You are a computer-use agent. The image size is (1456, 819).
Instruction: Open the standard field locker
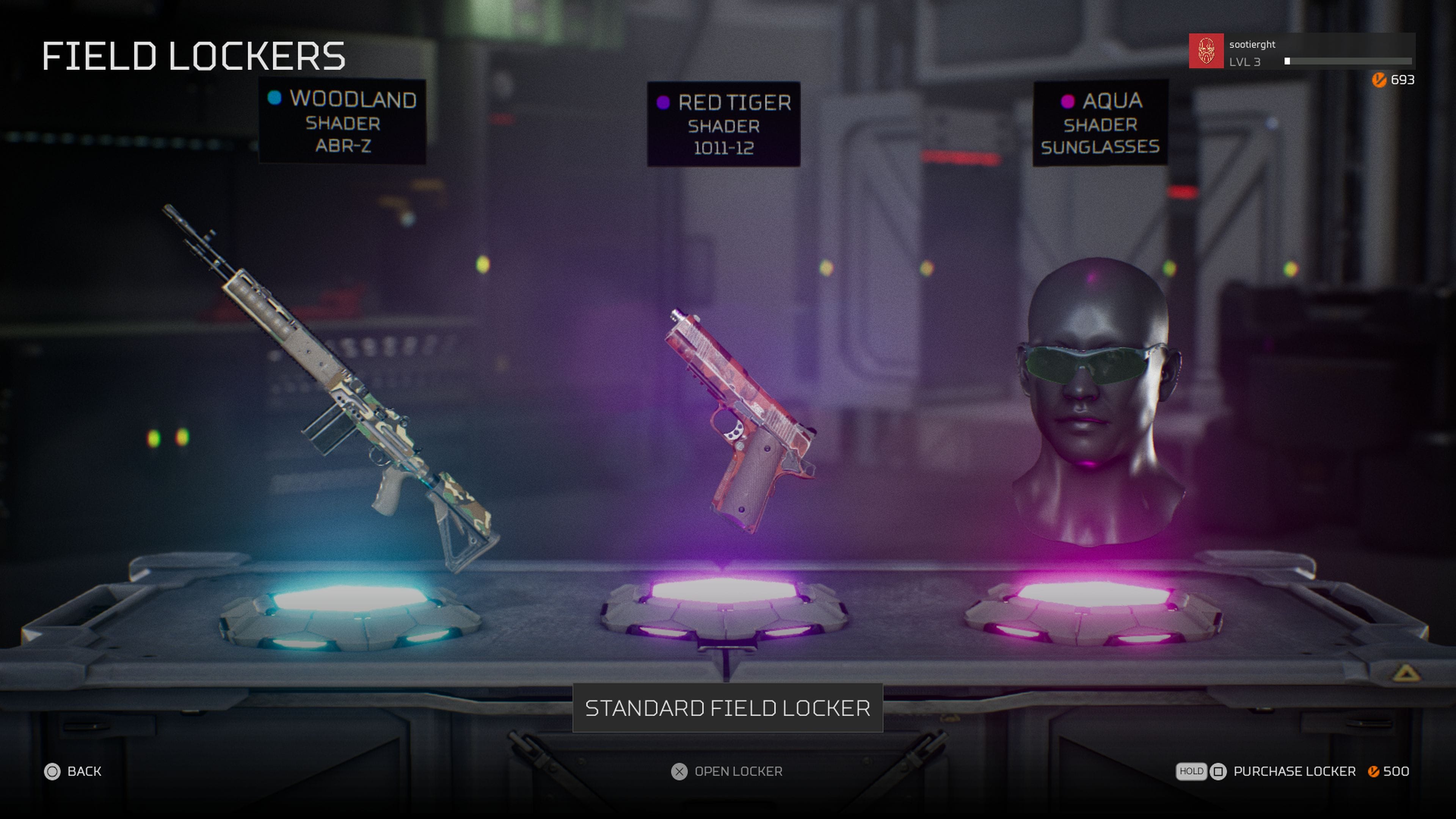[x=726, y=772]
